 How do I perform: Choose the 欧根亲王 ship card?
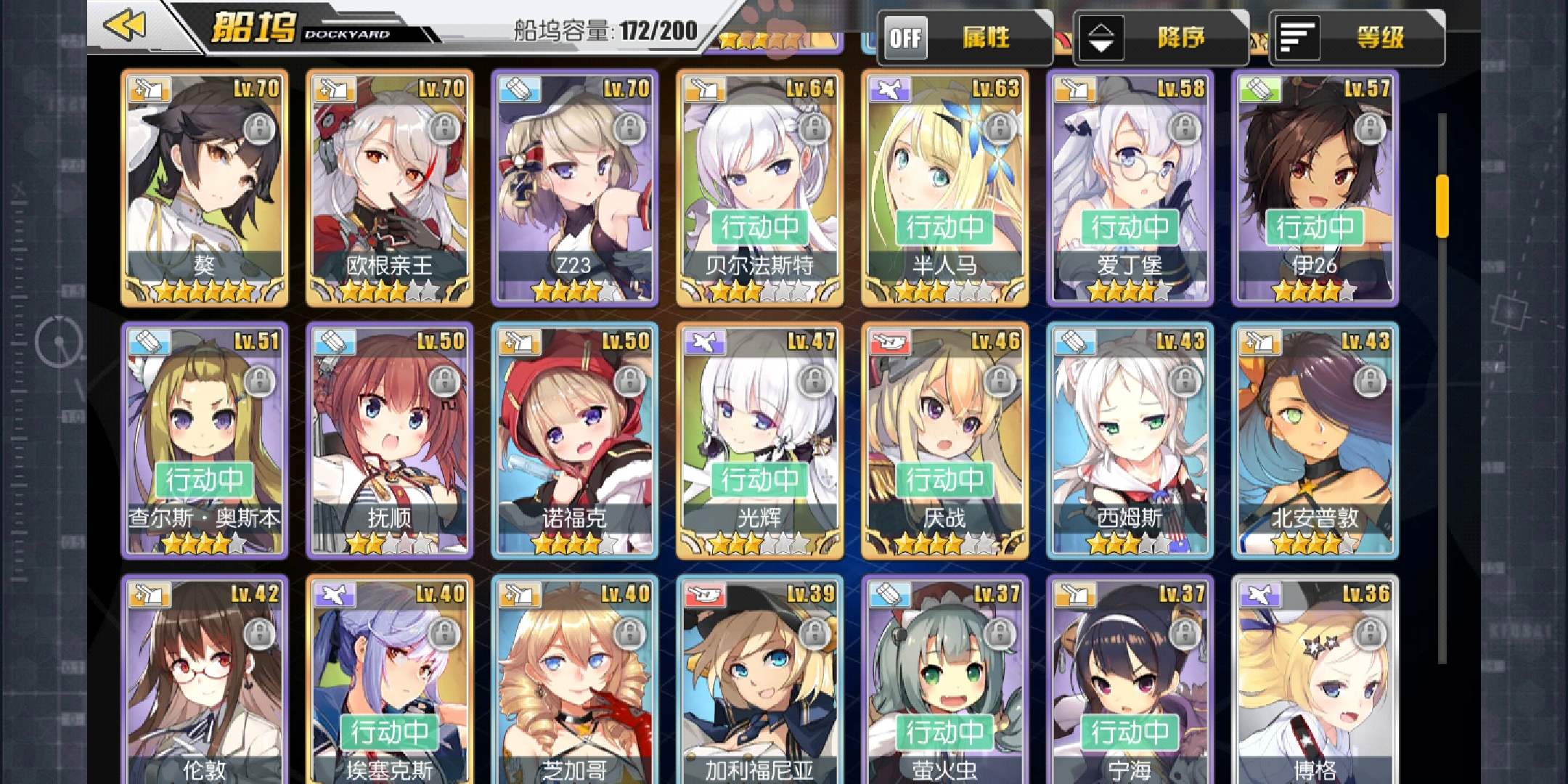click(390, 187)
